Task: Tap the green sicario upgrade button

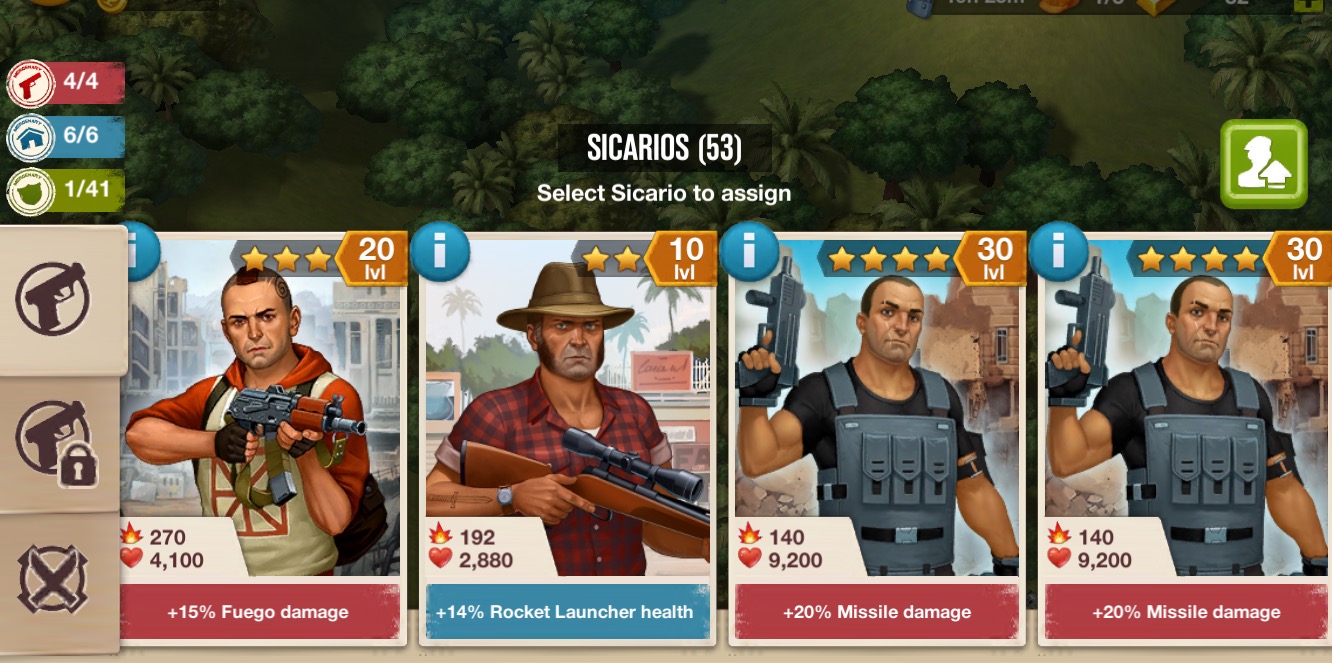Action: tap(1263, 164)
